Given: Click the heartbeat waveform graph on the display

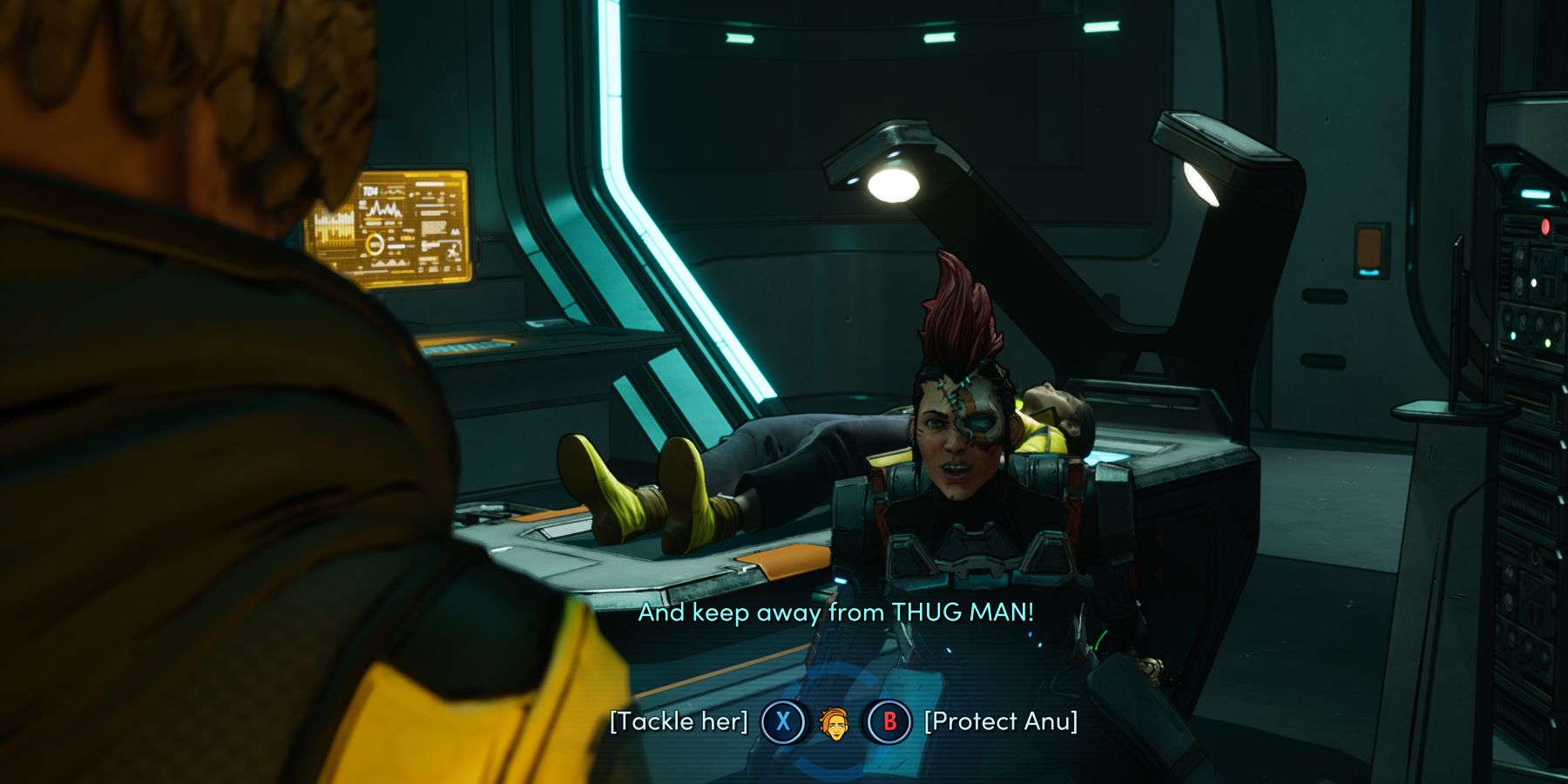Looking at the screenshot, I should coord(384,209).
